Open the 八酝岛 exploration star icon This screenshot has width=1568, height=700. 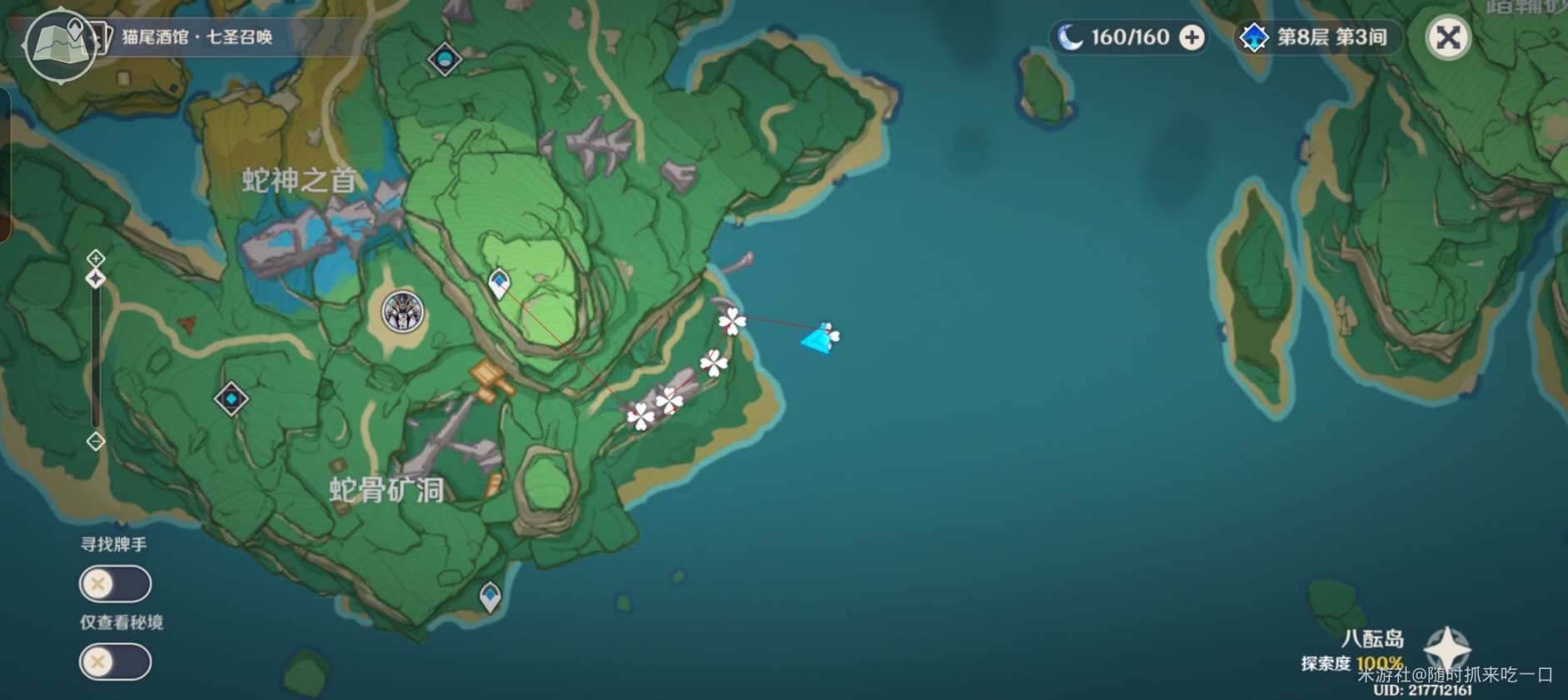coord(1447,648)
